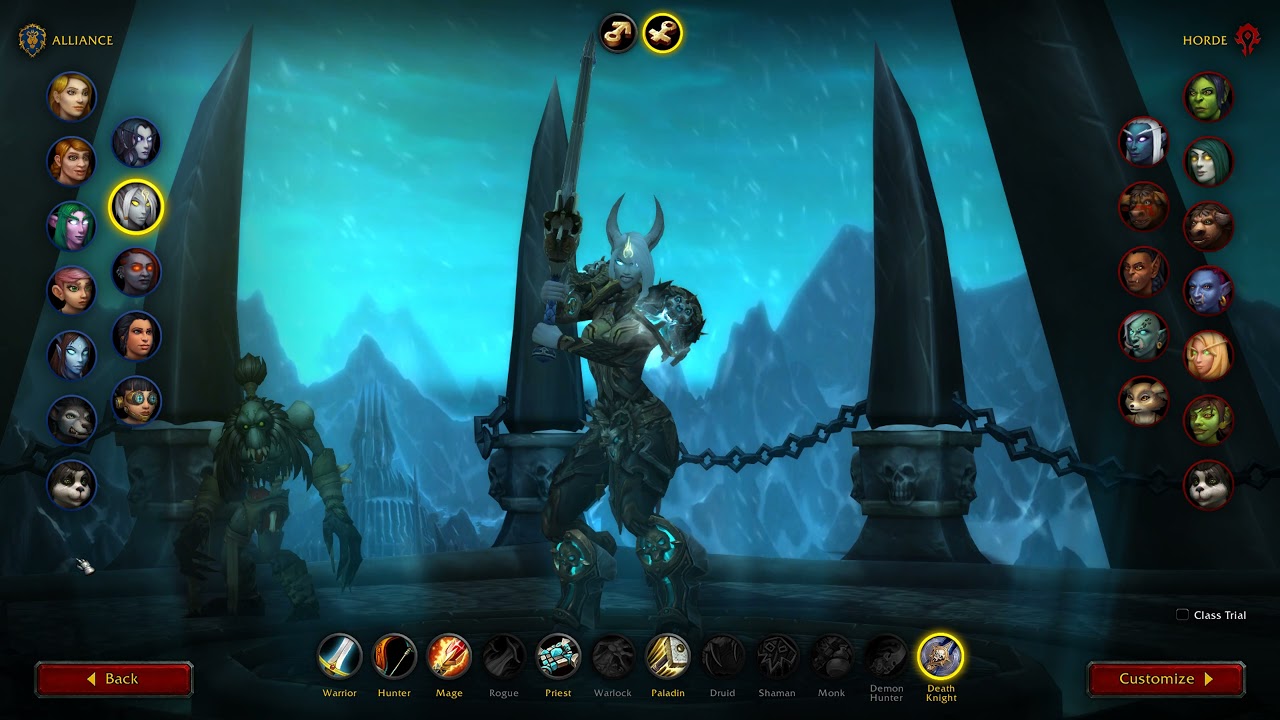
Task: Pick the Warlock class icon
Action: pos(612,658)
